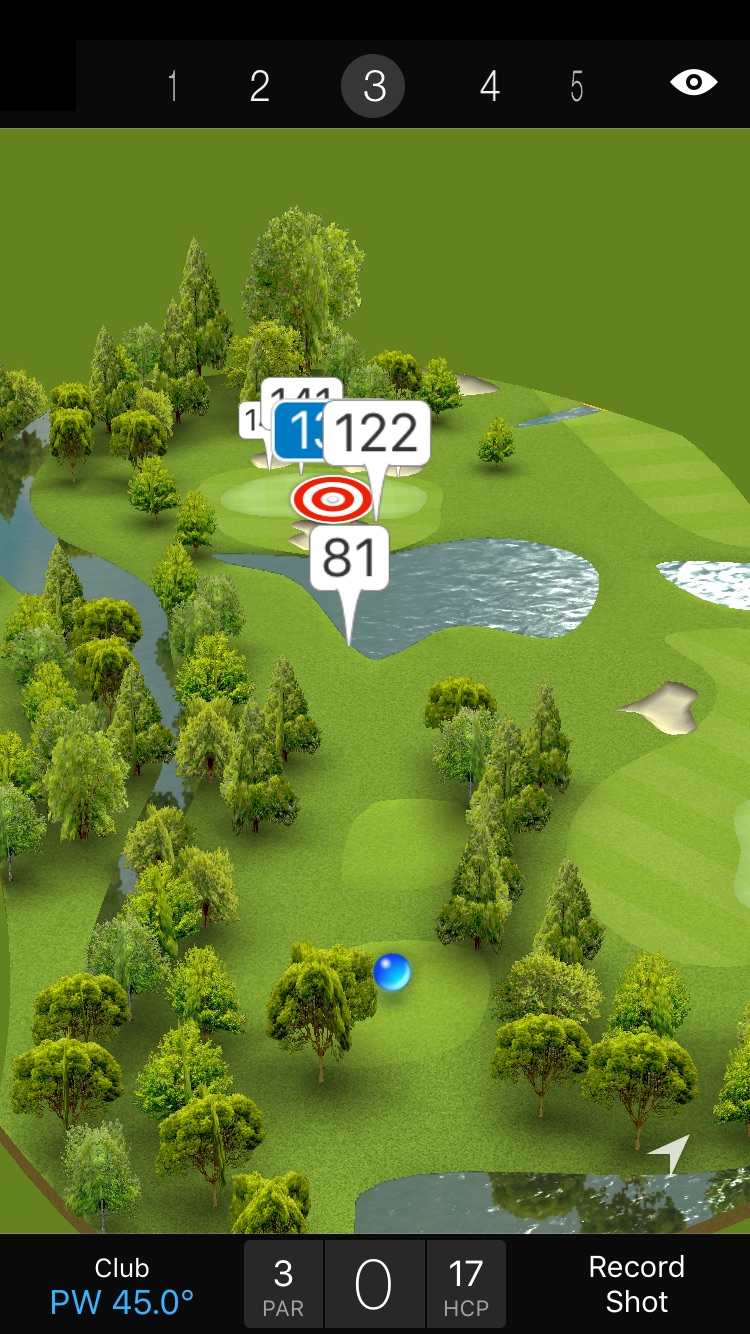The height and width of the screenshot is (1334, 750).
Task: Record the shot
Action: tap(636, 1284)
